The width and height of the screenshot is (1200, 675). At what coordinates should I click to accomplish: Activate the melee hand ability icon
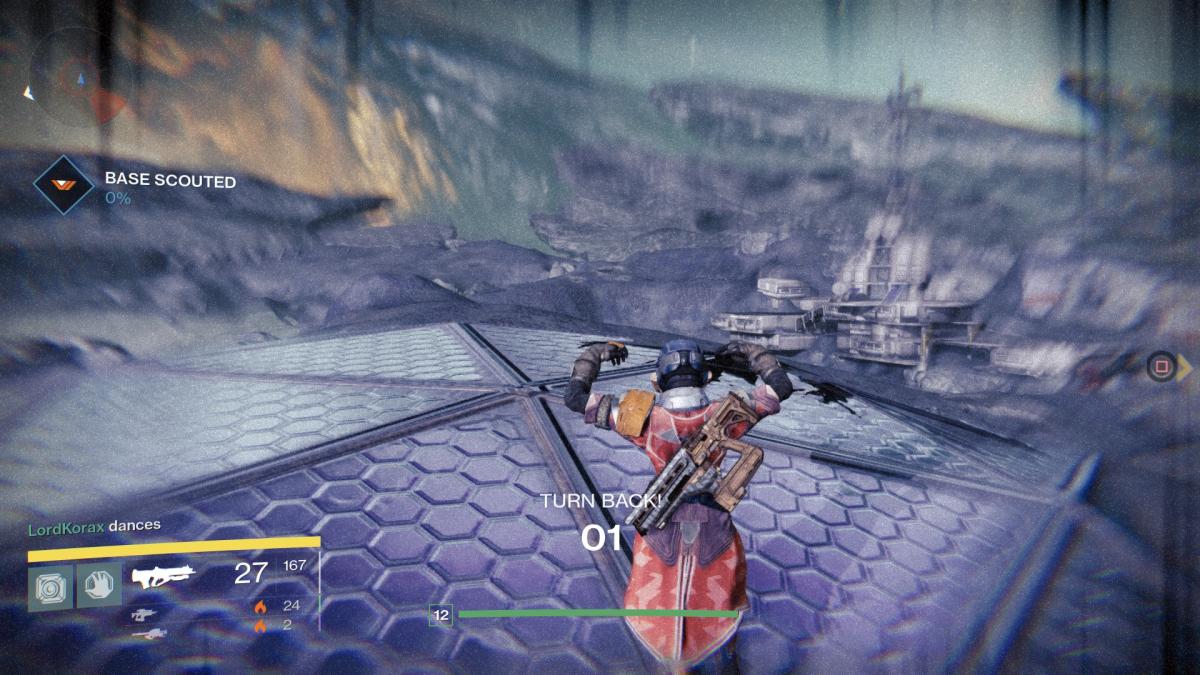[99, 585]
